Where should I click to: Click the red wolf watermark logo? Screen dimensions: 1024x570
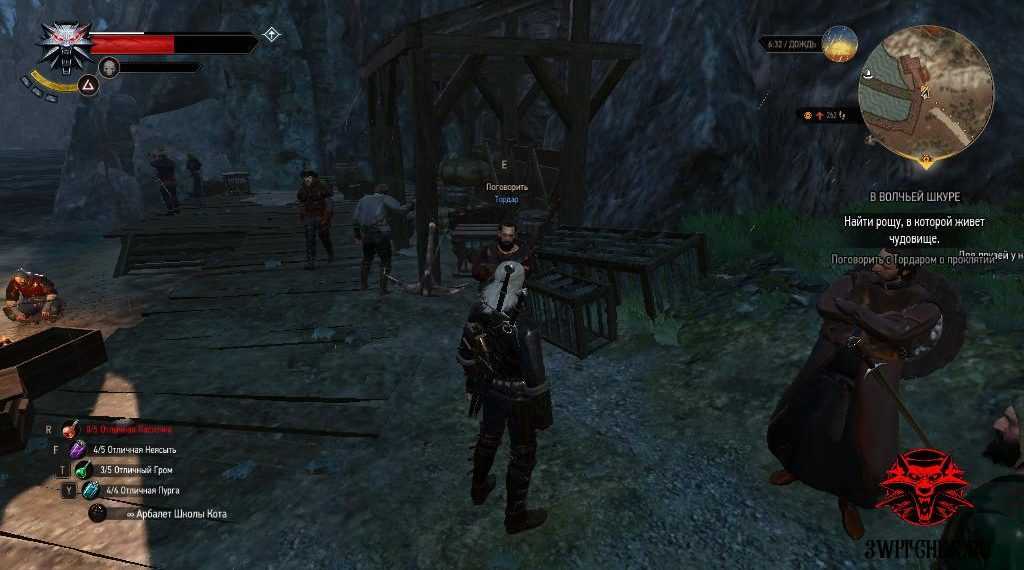pos(924,485)
